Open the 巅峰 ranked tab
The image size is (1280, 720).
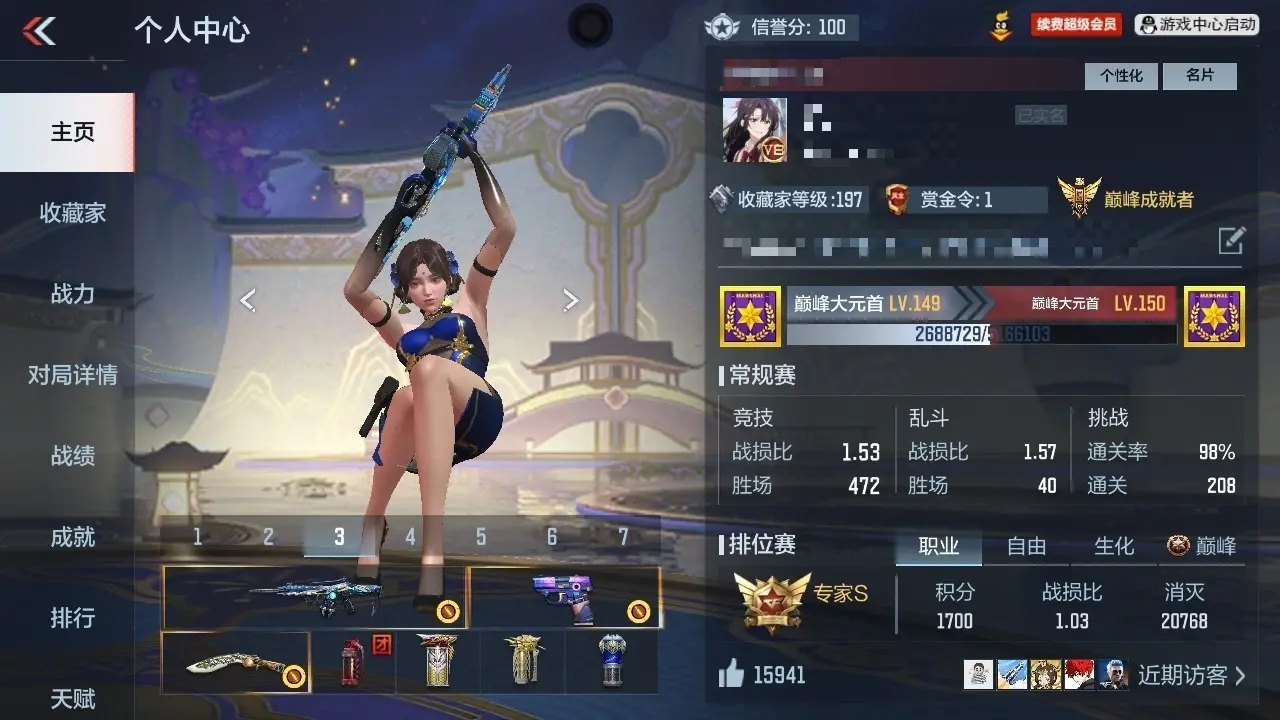1202,546
